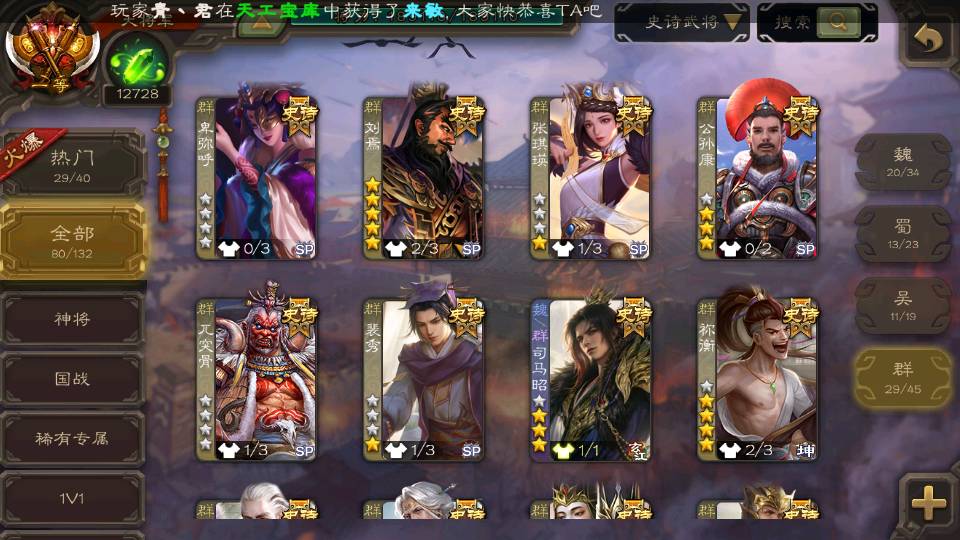Open the 祢衡 hero card

(758, 380)
